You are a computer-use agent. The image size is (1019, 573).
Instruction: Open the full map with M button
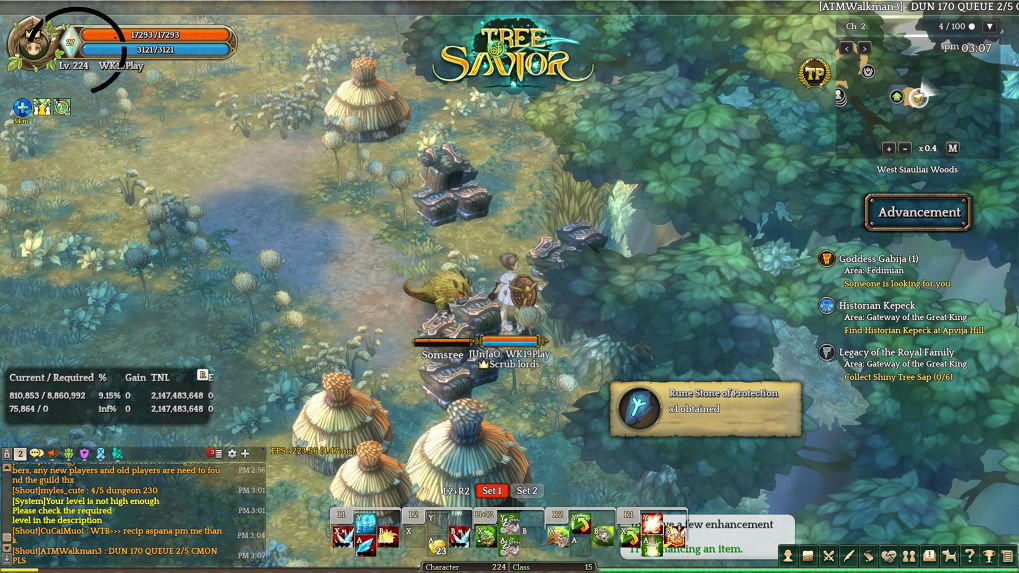click(952, 148)
